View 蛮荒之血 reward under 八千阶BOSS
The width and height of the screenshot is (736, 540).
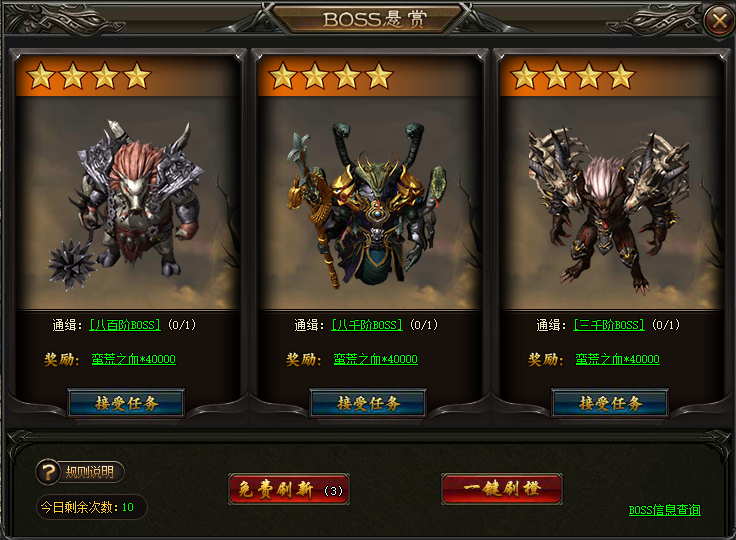[x=375, y=359]
